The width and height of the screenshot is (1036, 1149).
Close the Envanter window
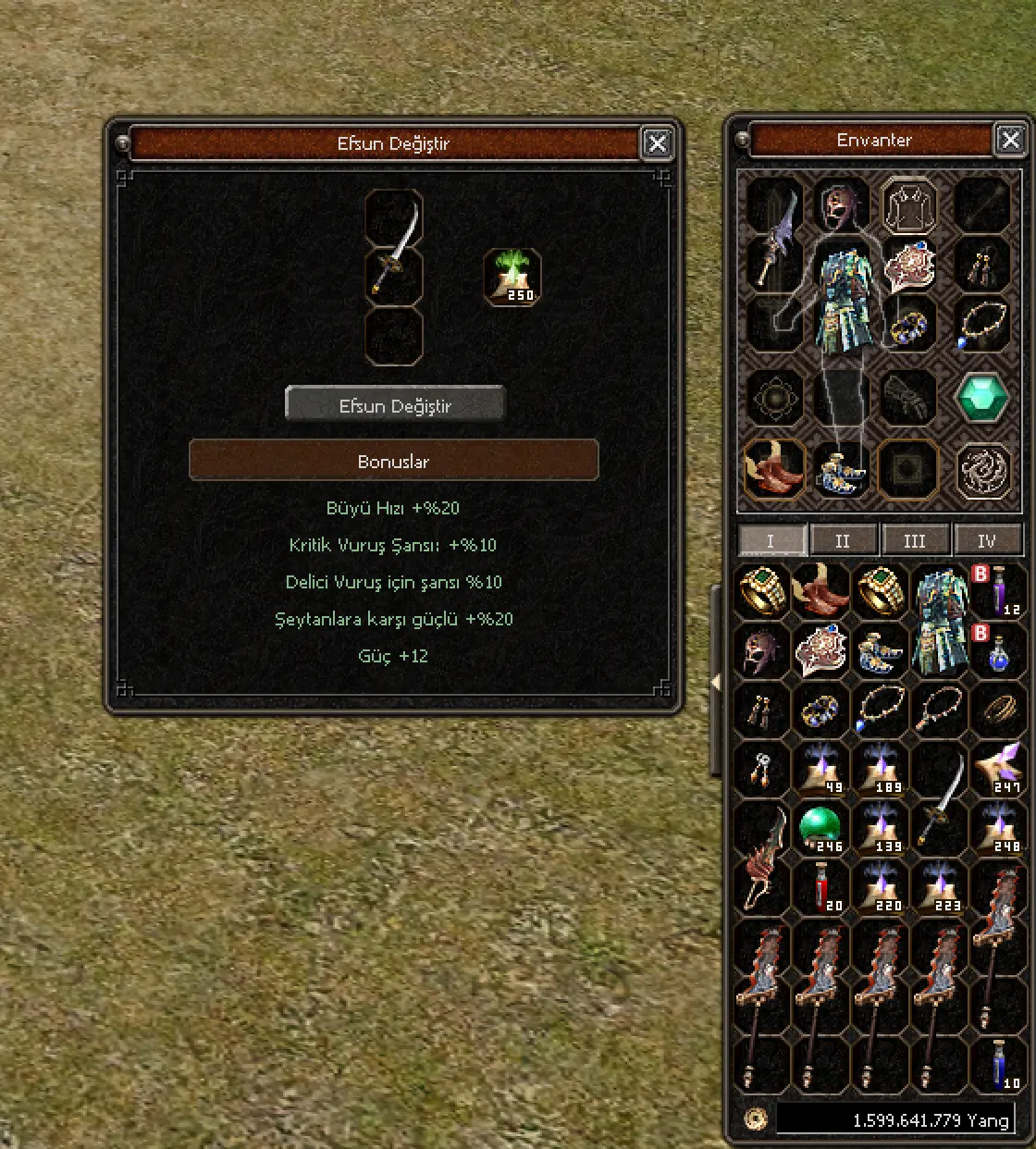tap(1010, 140)
